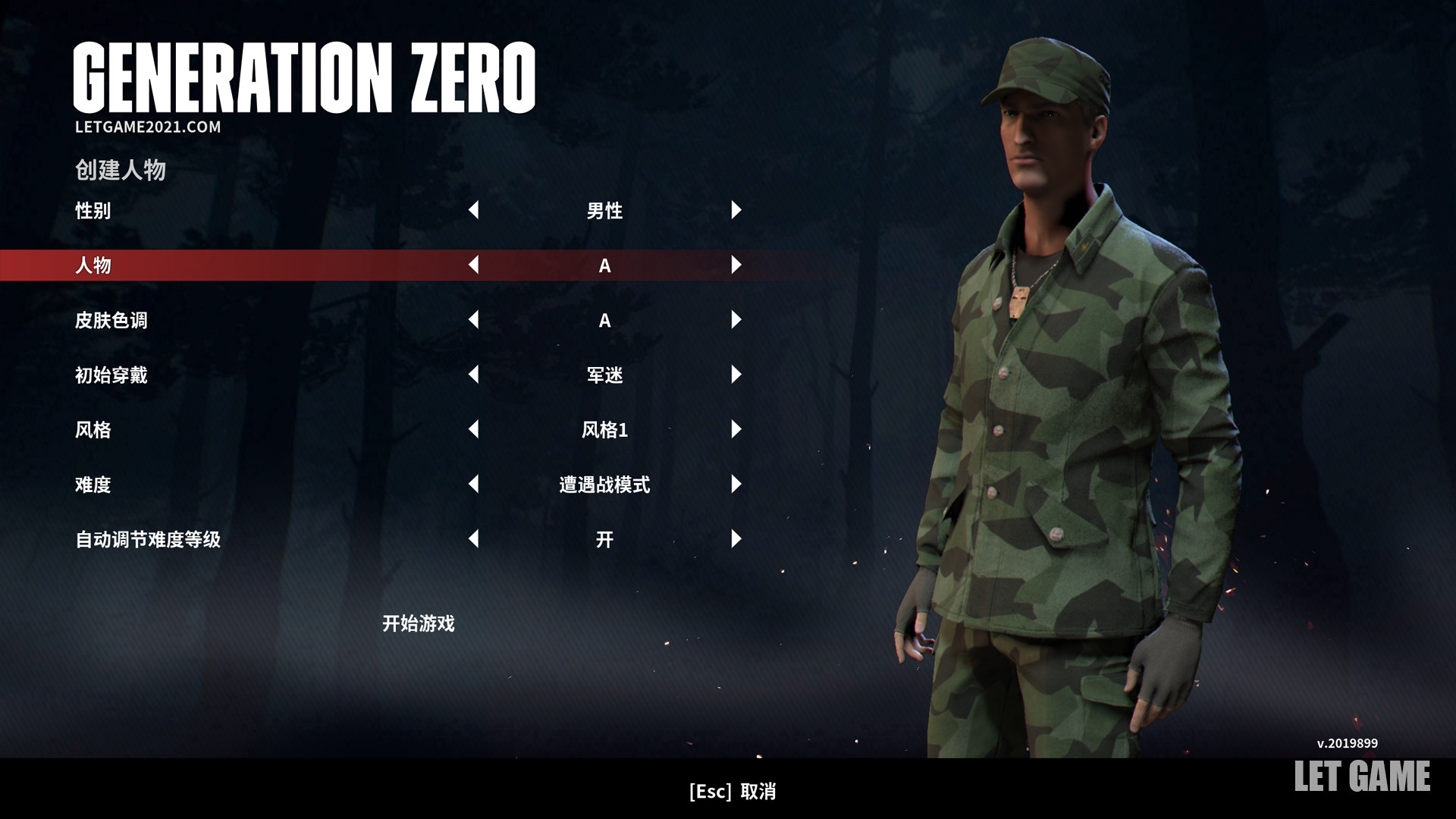The image size is (1456, 819).
Task: Click the left arrow for 性别
Action: [x=474, y=210]
